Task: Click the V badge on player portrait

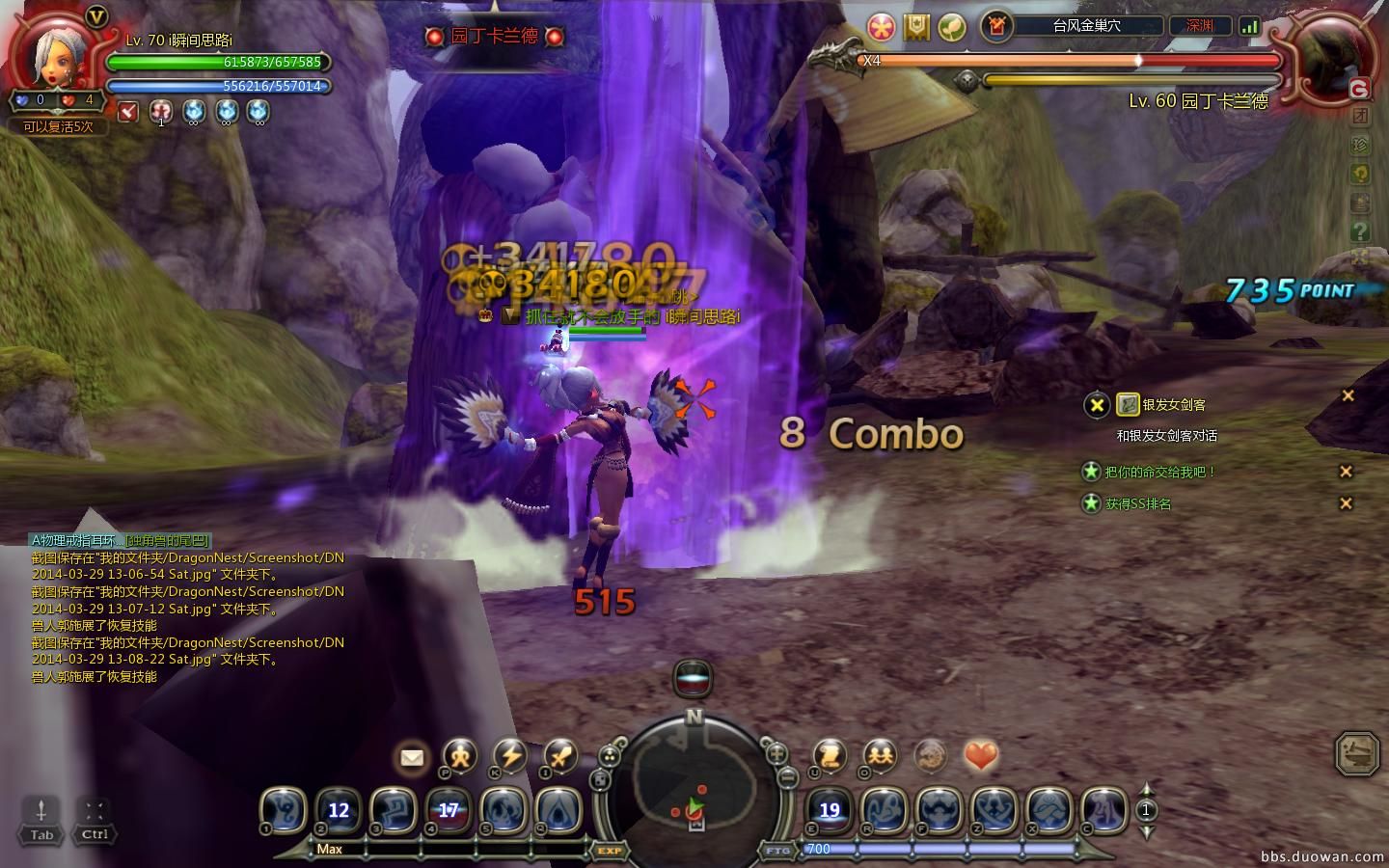Action: click(96, 16)
